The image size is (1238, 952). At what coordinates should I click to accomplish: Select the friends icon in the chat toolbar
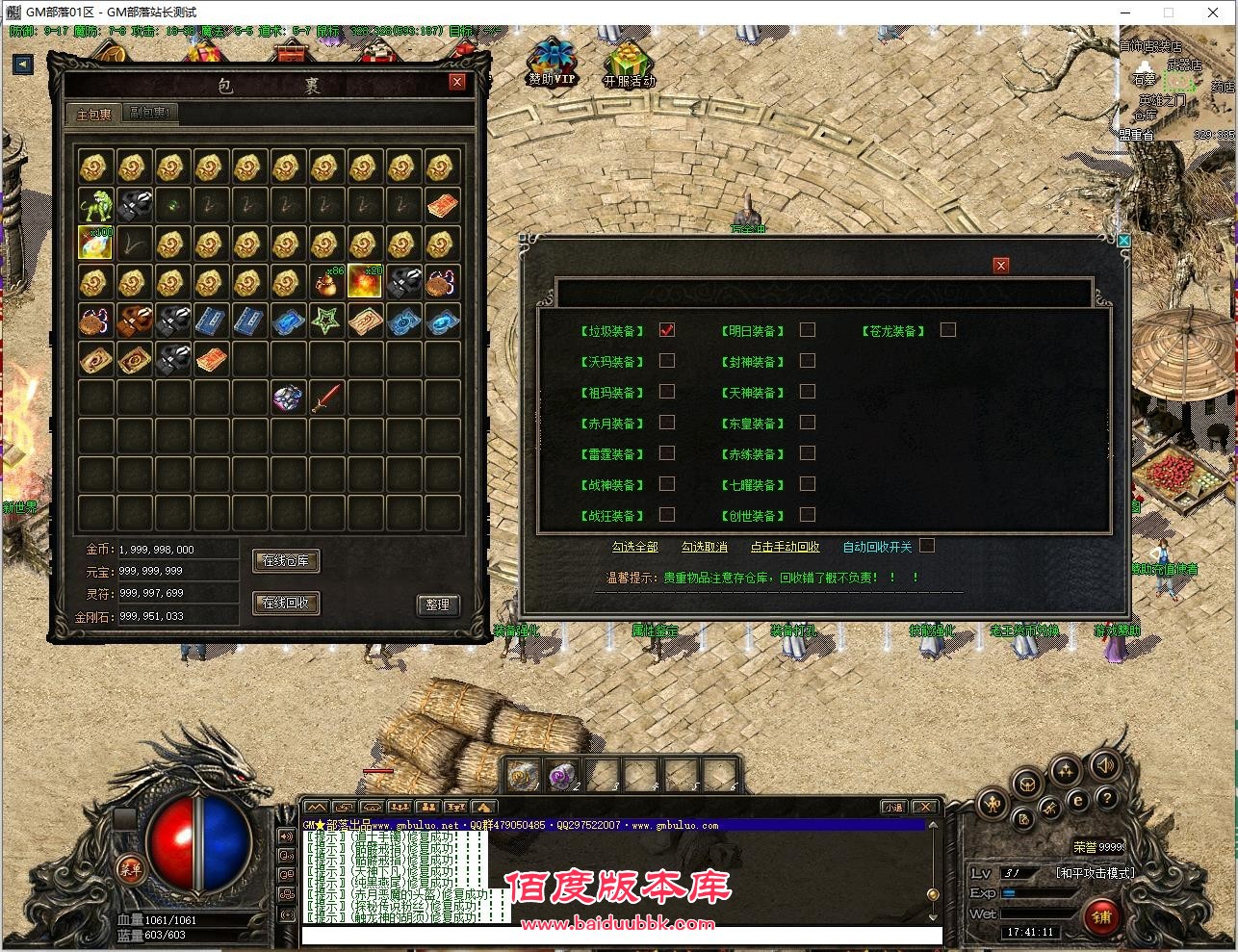coord(400,808)
